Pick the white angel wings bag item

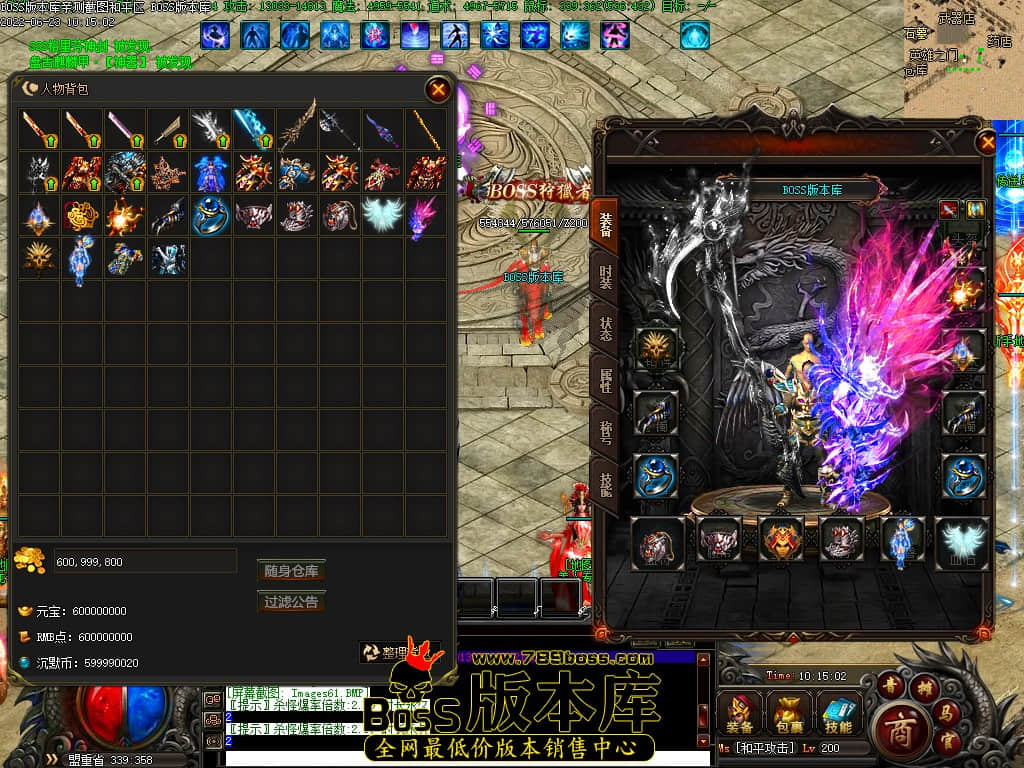point(381,215)
